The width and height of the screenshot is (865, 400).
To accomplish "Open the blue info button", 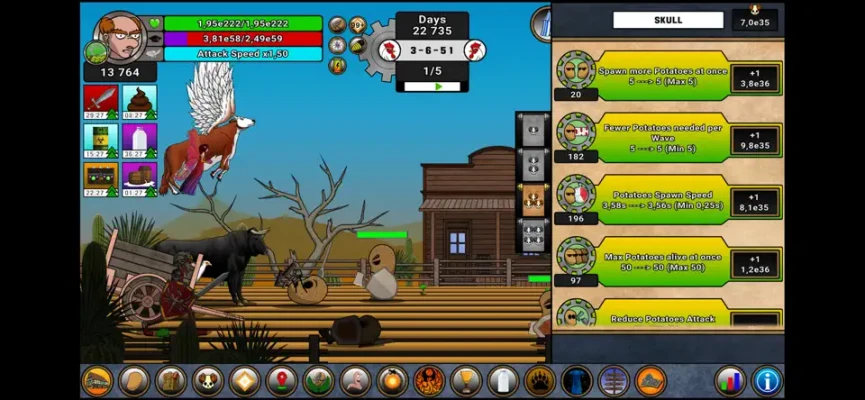I will point(766,381).
